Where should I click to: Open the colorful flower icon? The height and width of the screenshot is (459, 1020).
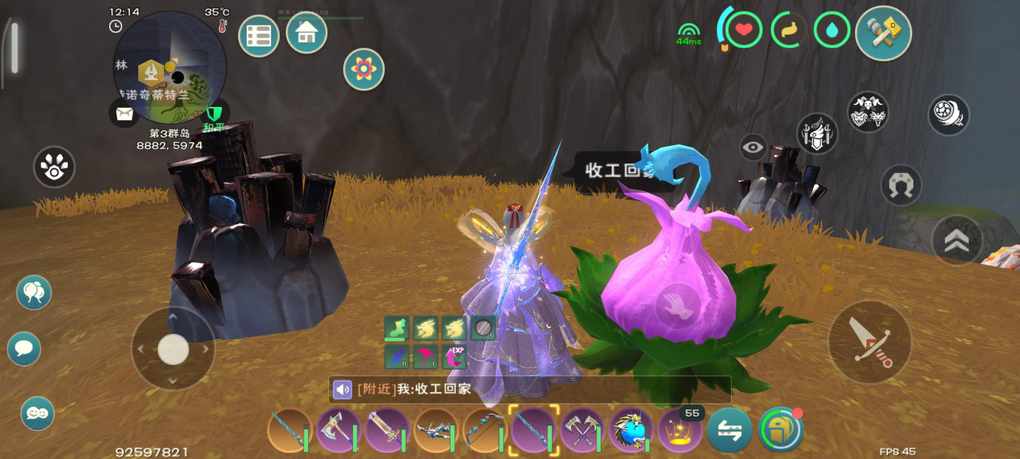[364, 69]
